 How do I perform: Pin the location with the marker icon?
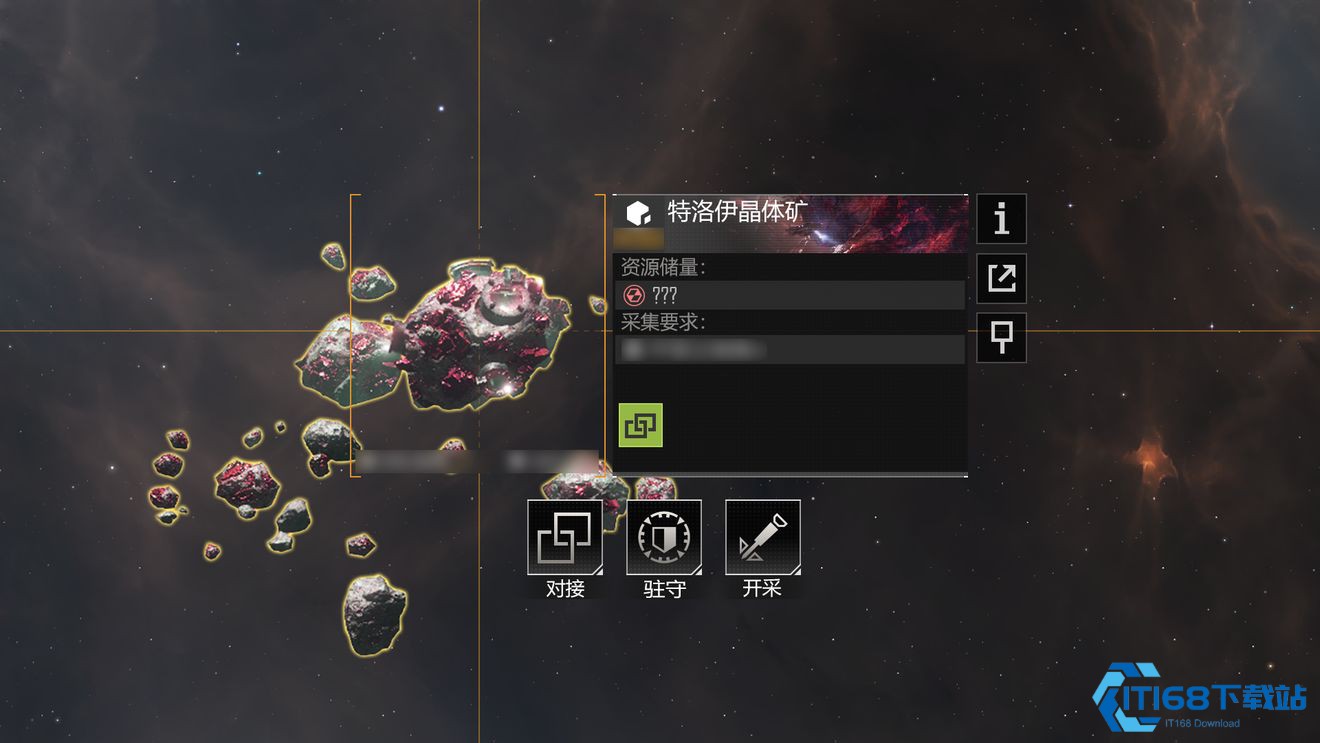click(x=1001, y=338)
